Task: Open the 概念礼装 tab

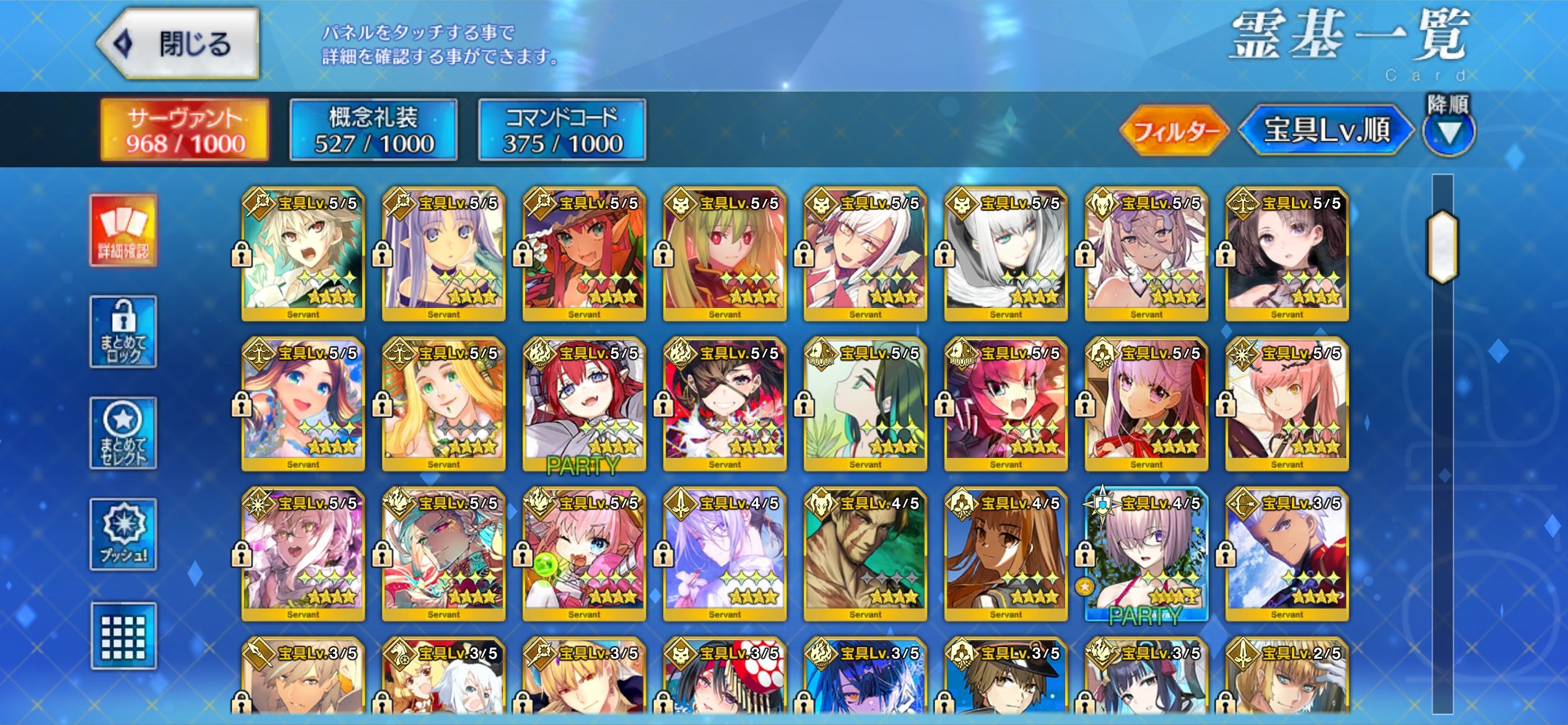Action: (x=373, y=130)
